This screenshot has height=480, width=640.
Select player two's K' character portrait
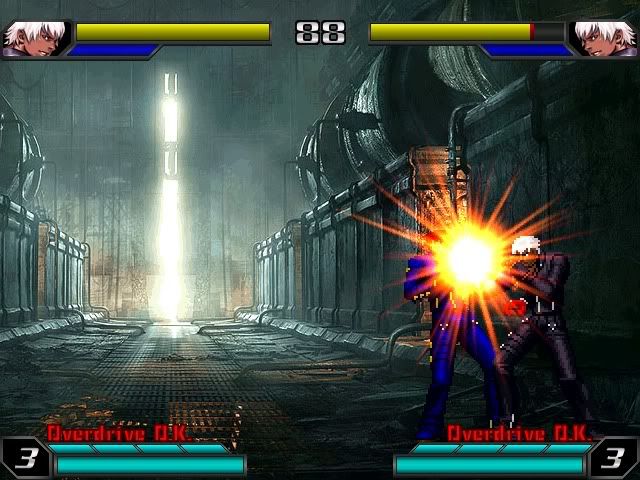point(605,38)
